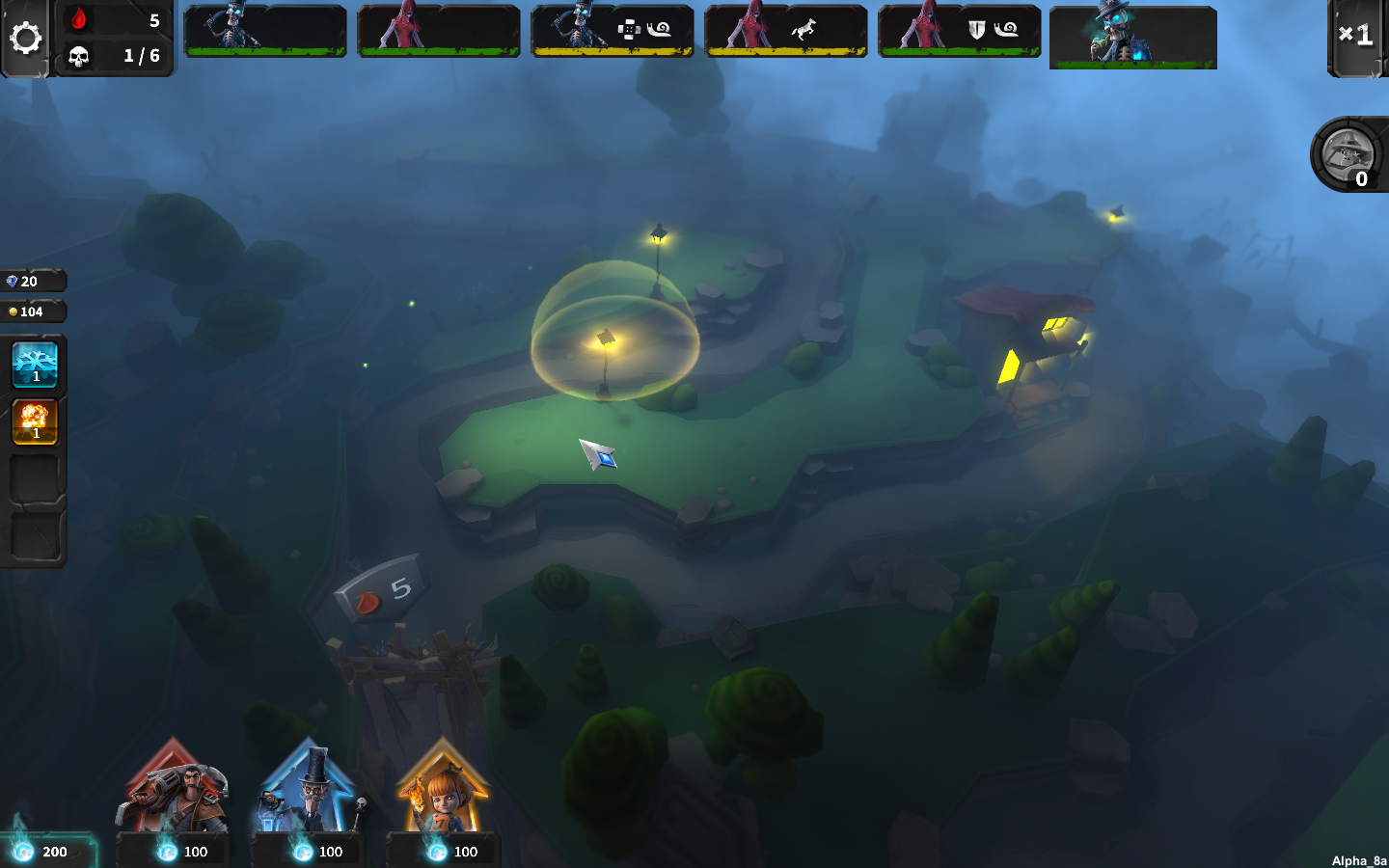Choose the top-hat gentleman tower card
This screenshot has height=868, width=1389.
click(309, 788)
